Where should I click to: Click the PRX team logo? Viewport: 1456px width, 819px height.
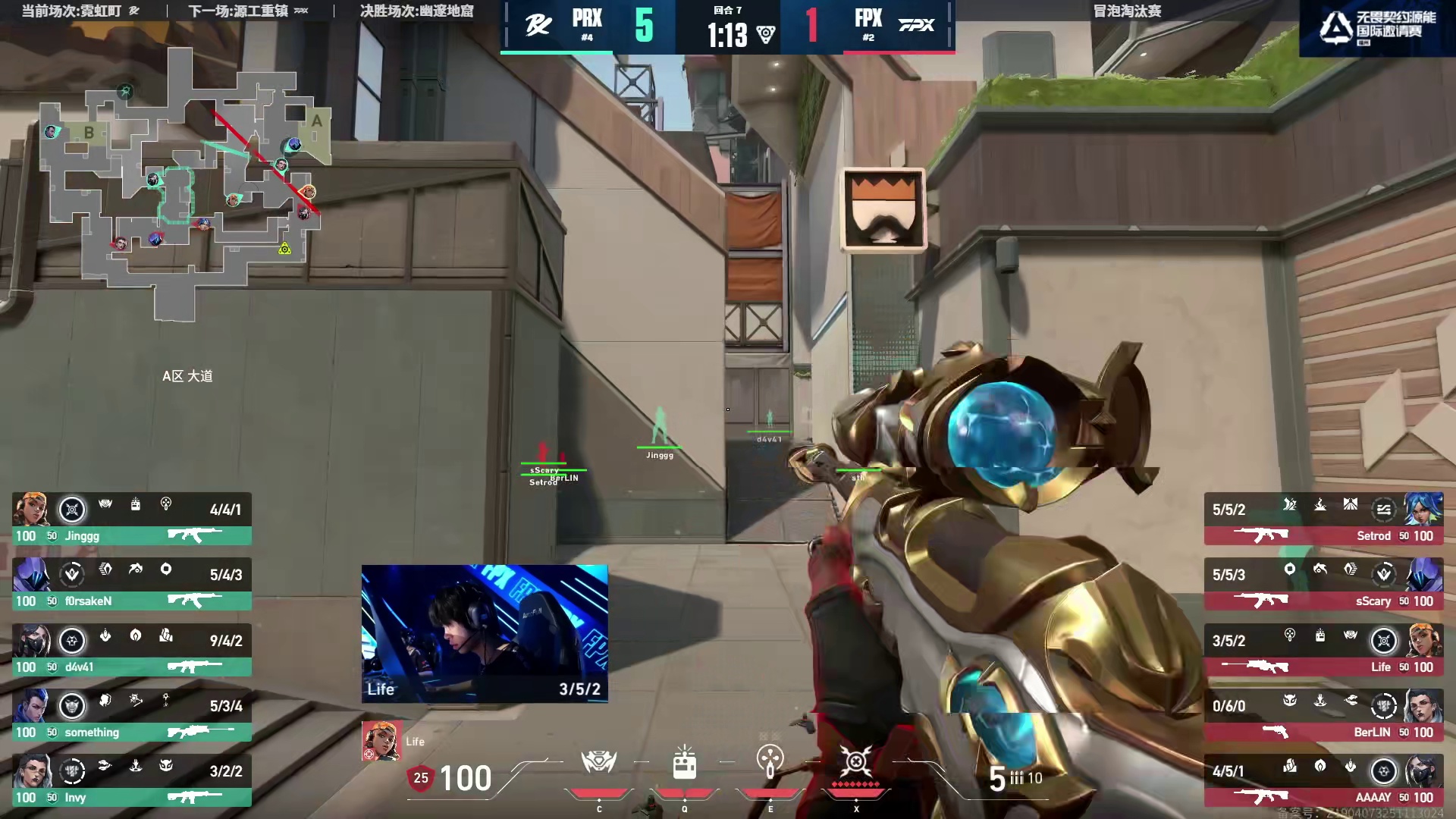(x=538, y=25)
